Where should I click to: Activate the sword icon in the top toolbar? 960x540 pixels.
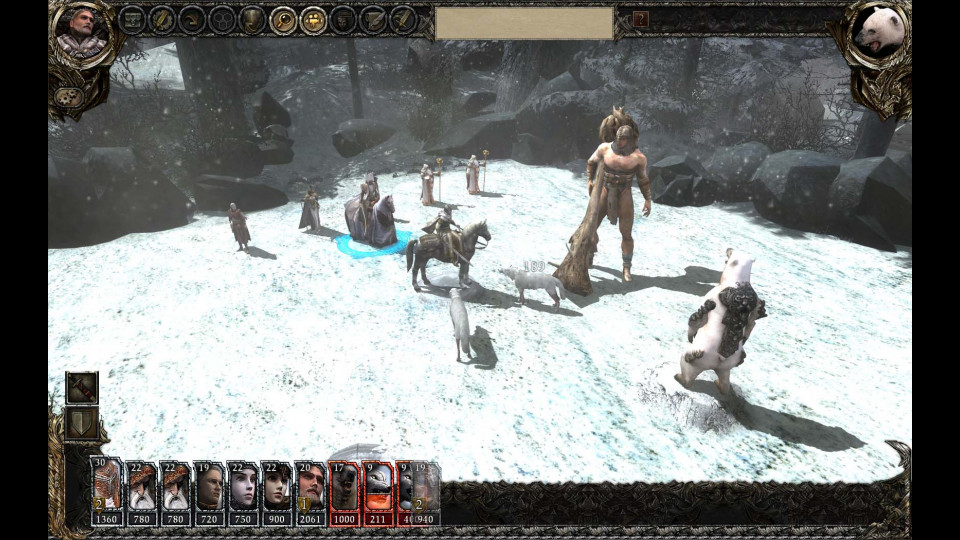(x=403, y=19)
